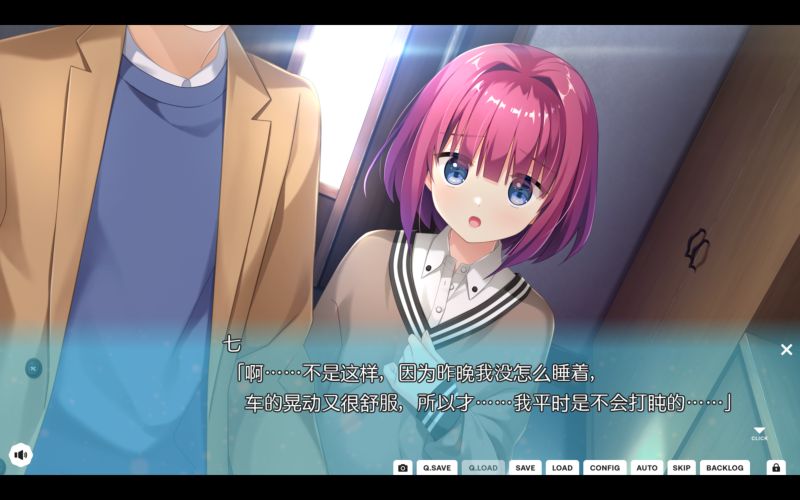Open the BACKLOG history
800x500 pixels.
(x=725, y=467)
